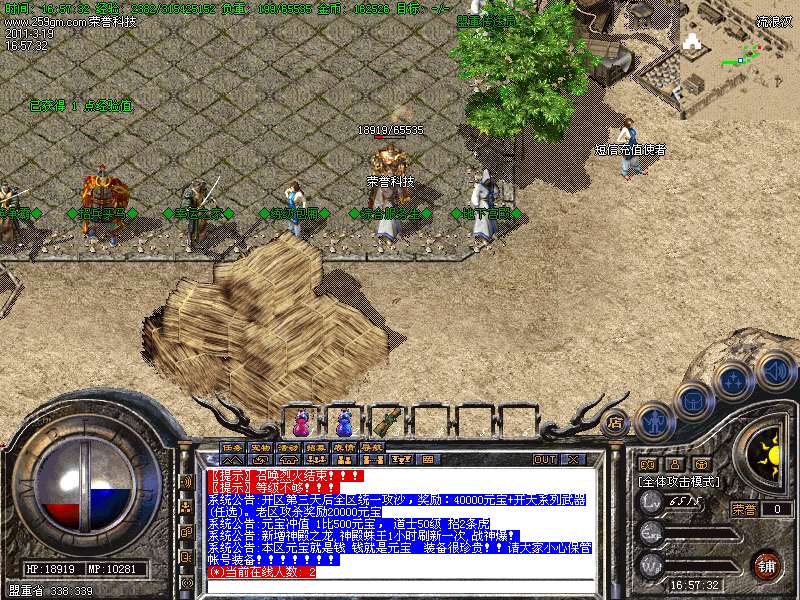Open the skills sparkle round button
Viewport: 800px width, 600px height.
click(x=733, y=381)
